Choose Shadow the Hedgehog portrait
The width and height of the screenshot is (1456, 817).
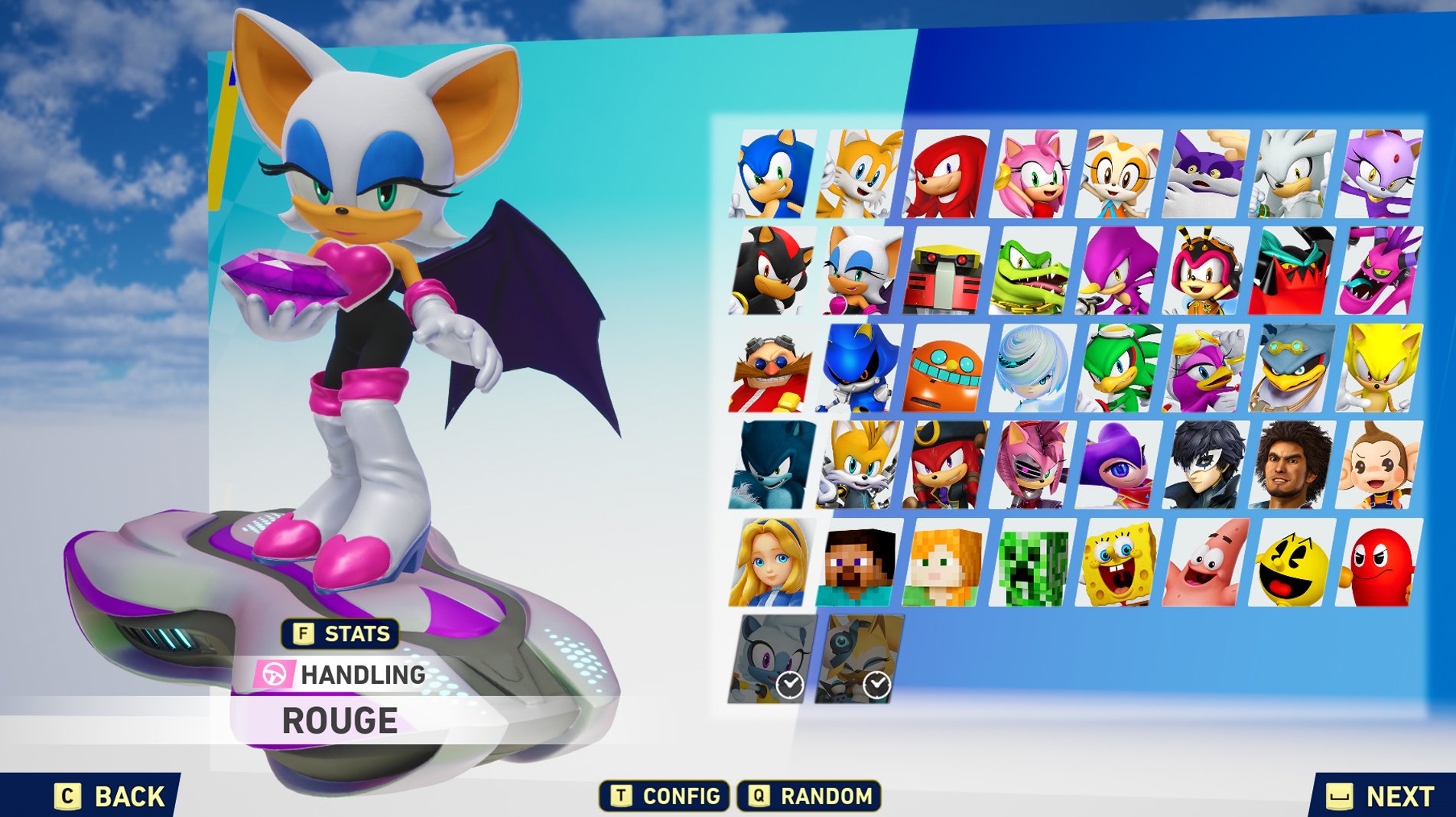coord(772,271)
